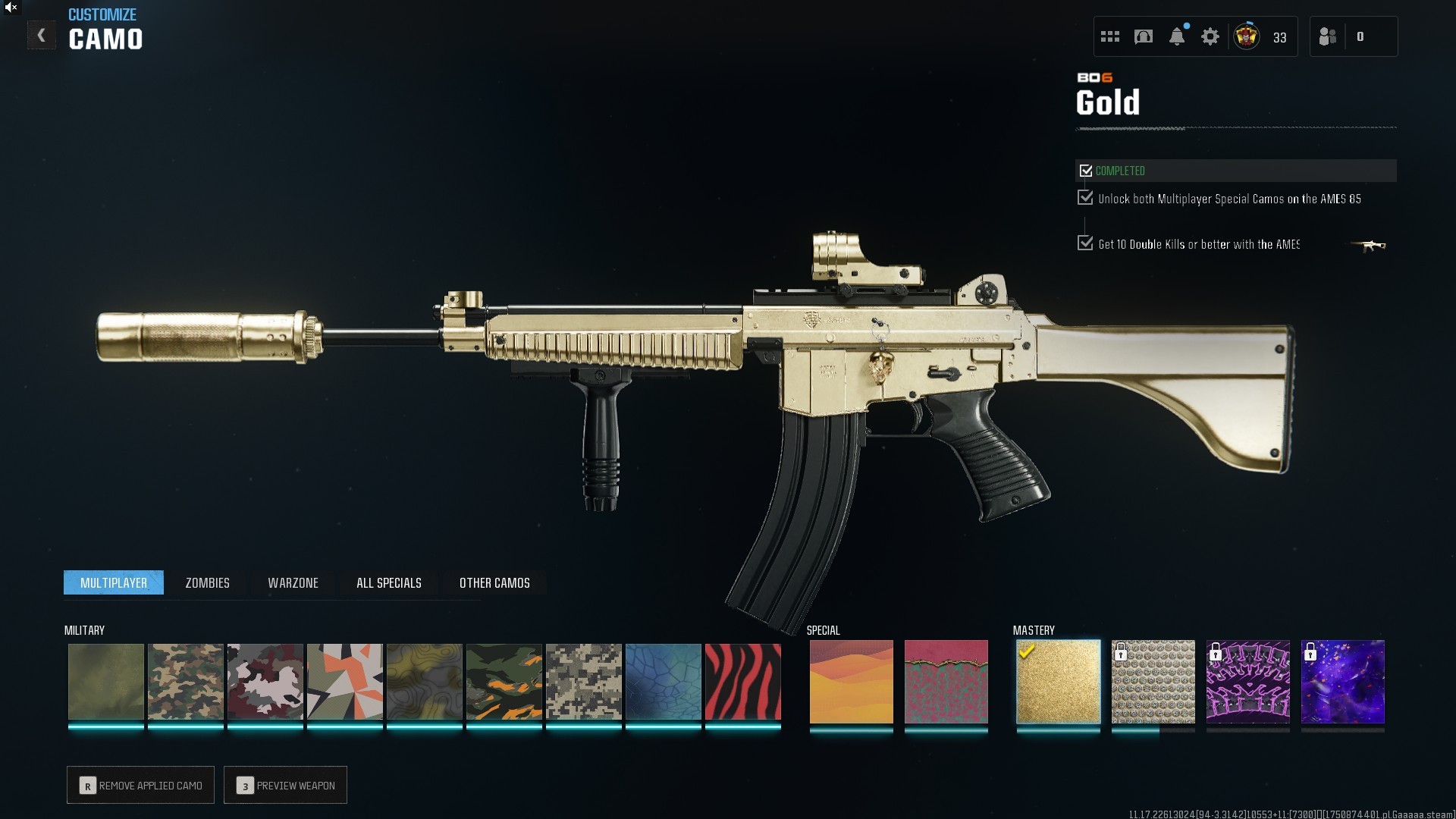Choose the pink and teal special camo
This screenshot has width=1456, height=819.
pyautogui.click(x=946, y=681)
